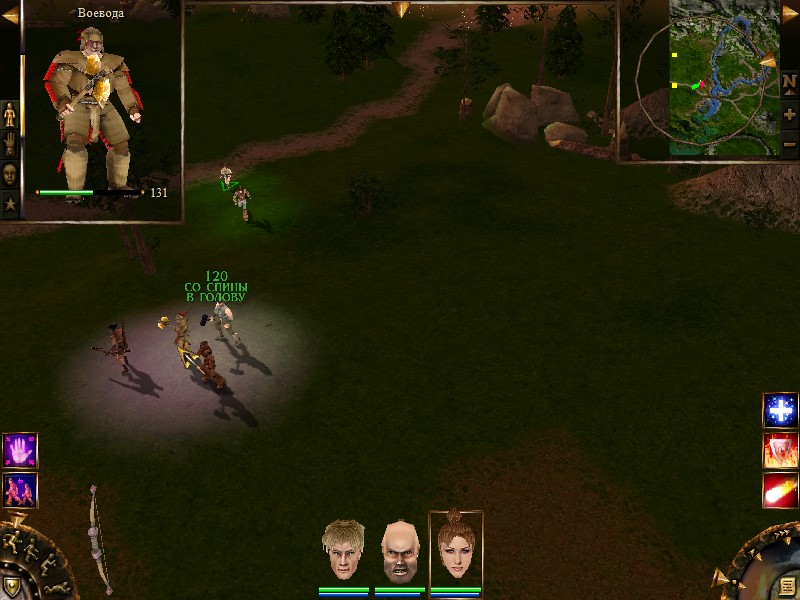Choose the red-haired woman's portrait

(x=455, y=548)
